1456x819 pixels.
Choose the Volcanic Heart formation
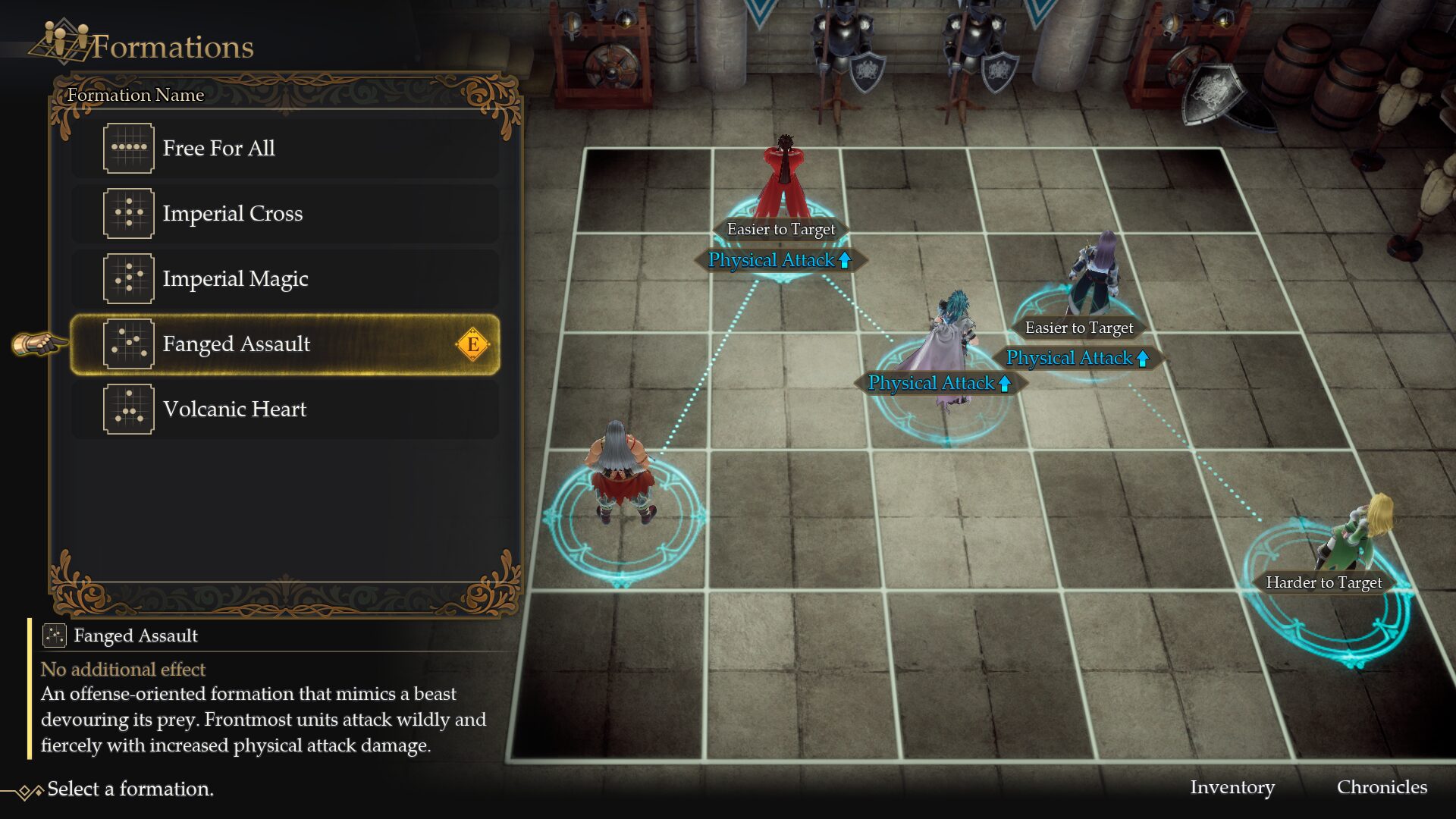[x=285, y=409]
